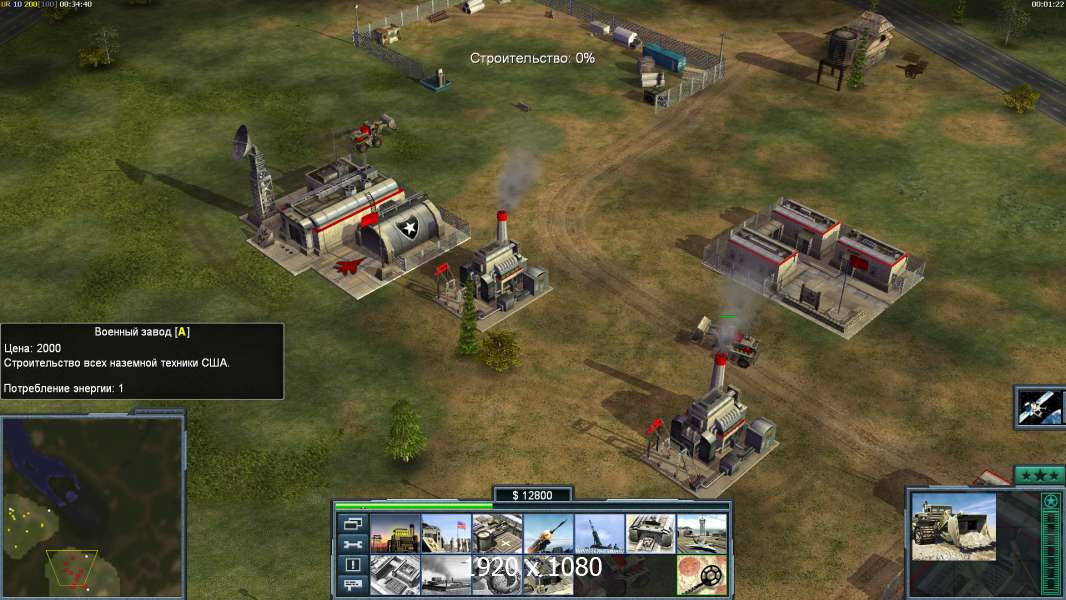The width and height of the screenshot is (1066, 600).
Task: Click the selected bulldozer portrait
Action: [x=953, y=526]
